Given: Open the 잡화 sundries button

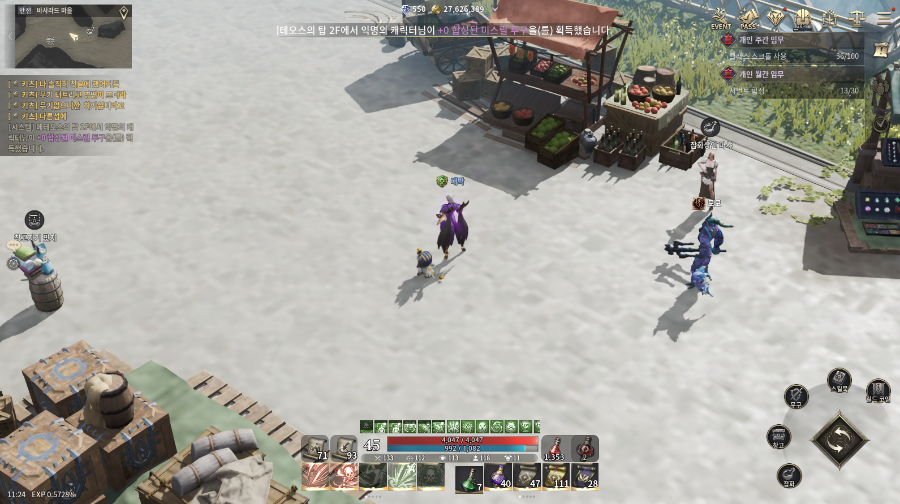Looking at the screenshot, I should (x=789, y=475).
